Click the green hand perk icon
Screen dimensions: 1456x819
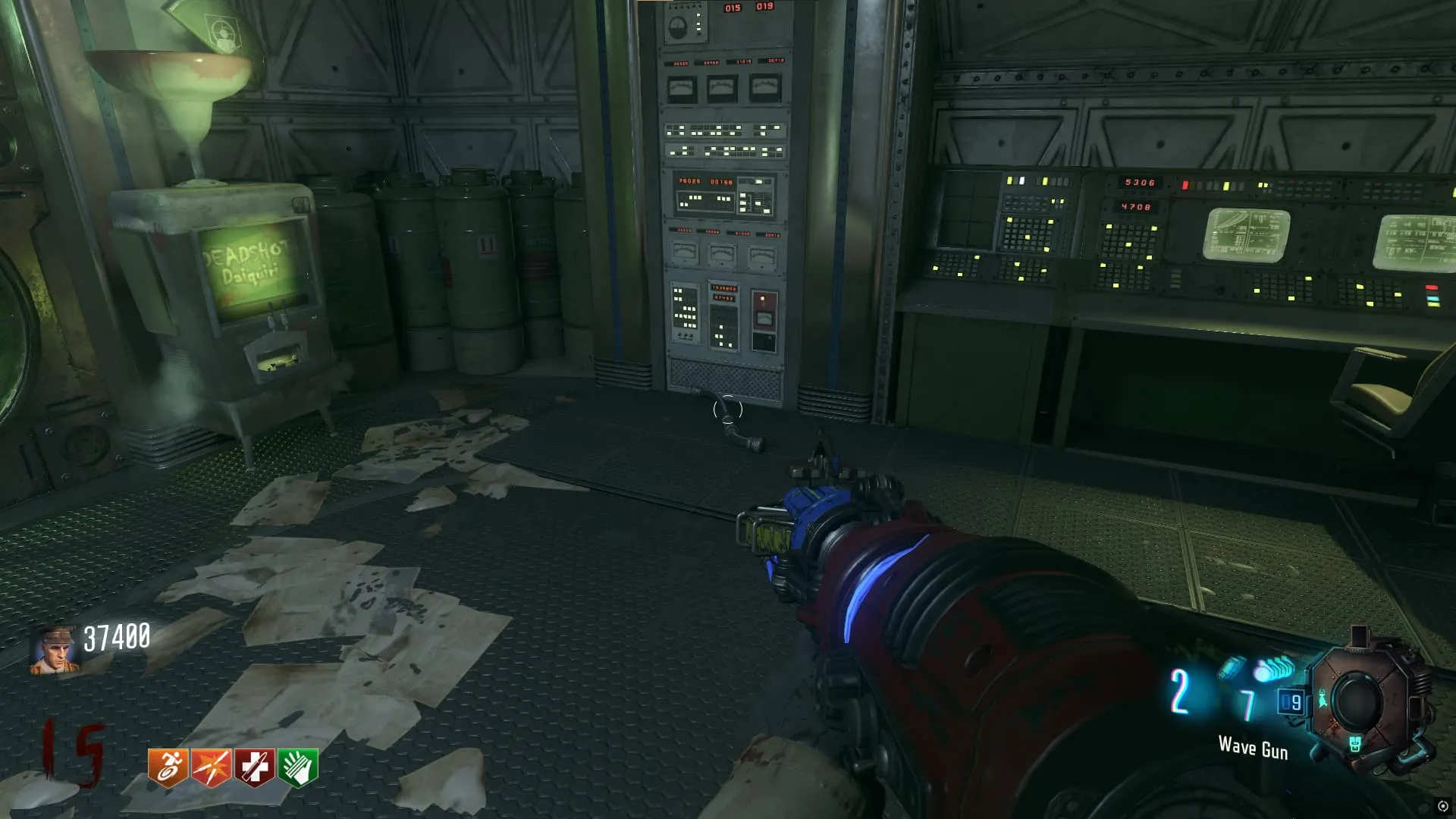(x=298, y=767)
